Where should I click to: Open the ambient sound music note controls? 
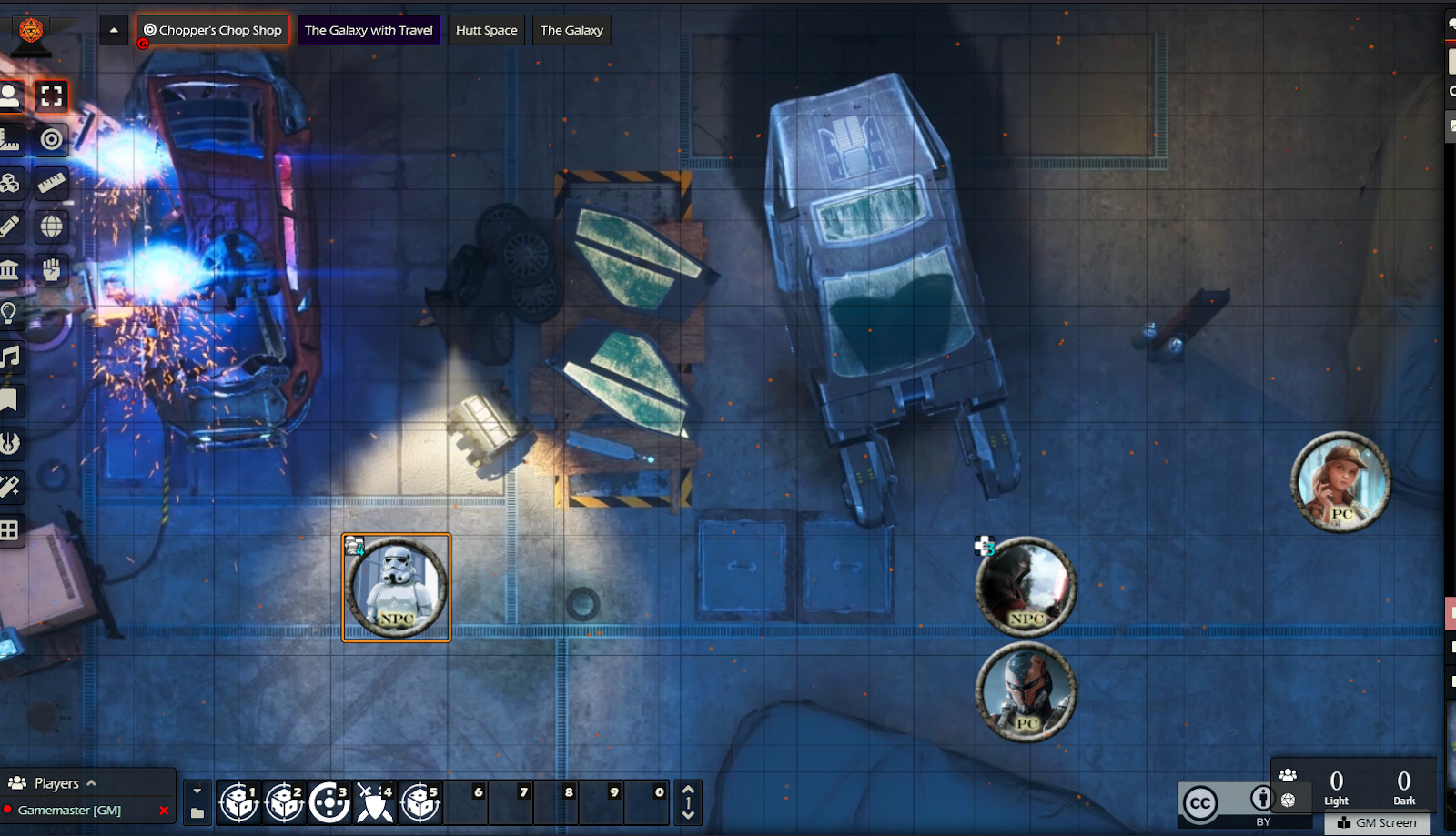click(x=10, y=357)
